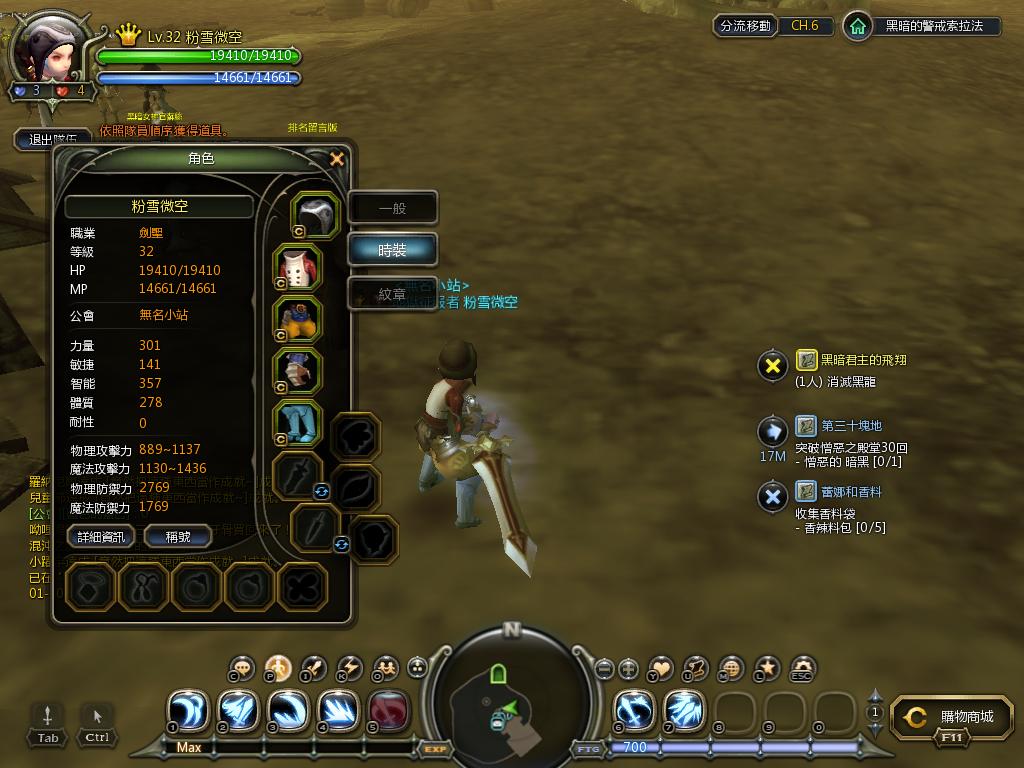Open the 紋章 crest tab
The height and width of the screenshot is (768, 1024).
pos(392,294)
